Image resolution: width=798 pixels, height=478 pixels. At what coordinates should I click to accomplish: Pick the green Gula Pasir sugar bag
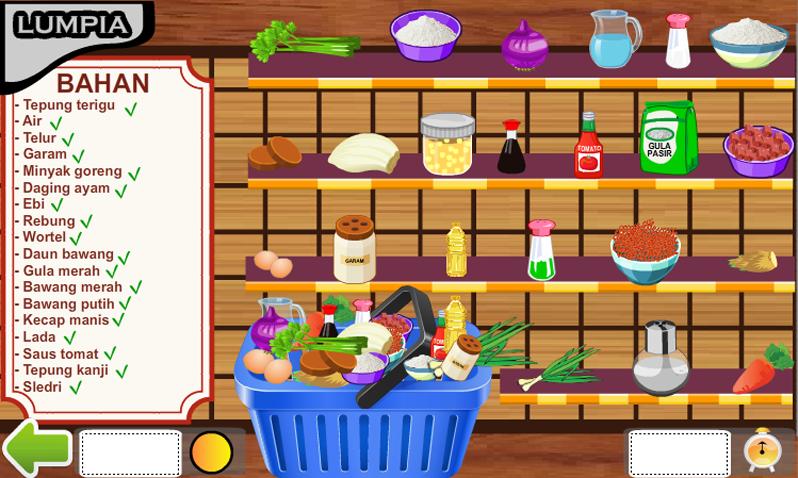(667, 138)
